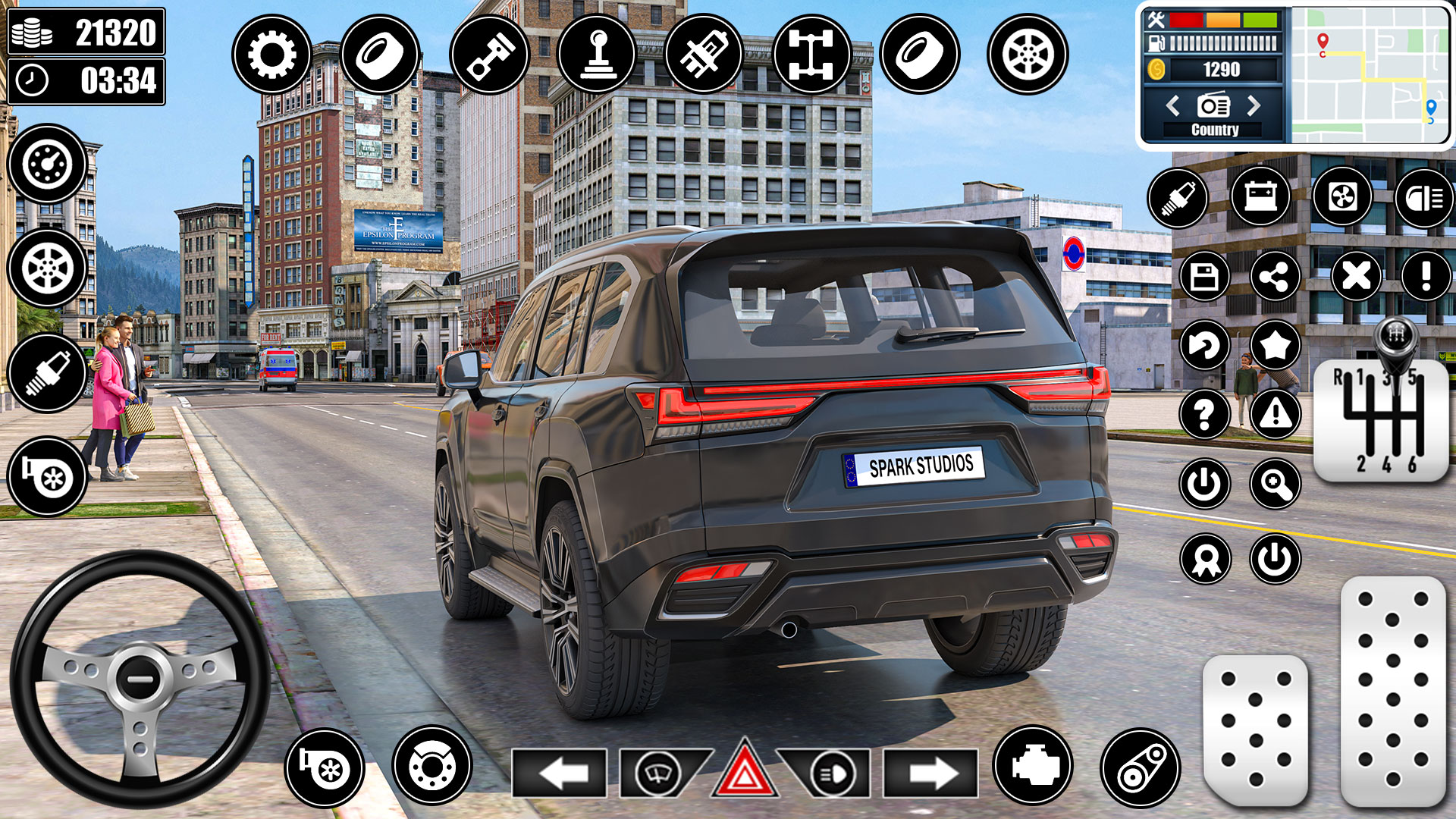The height and width of the screenshot is (819, 1456).
Task: Click the right chevron to change Country mode
Action: [x=1253, y=106]
